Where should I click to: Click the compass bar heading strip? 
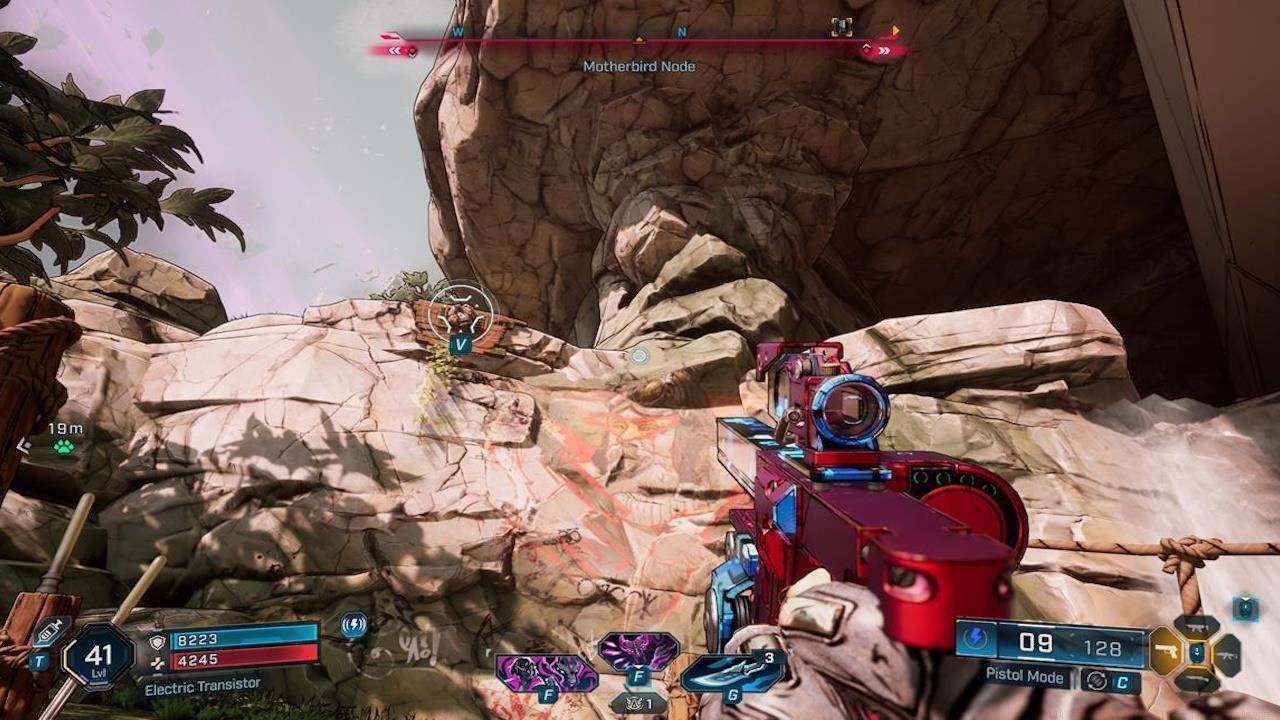640,40
